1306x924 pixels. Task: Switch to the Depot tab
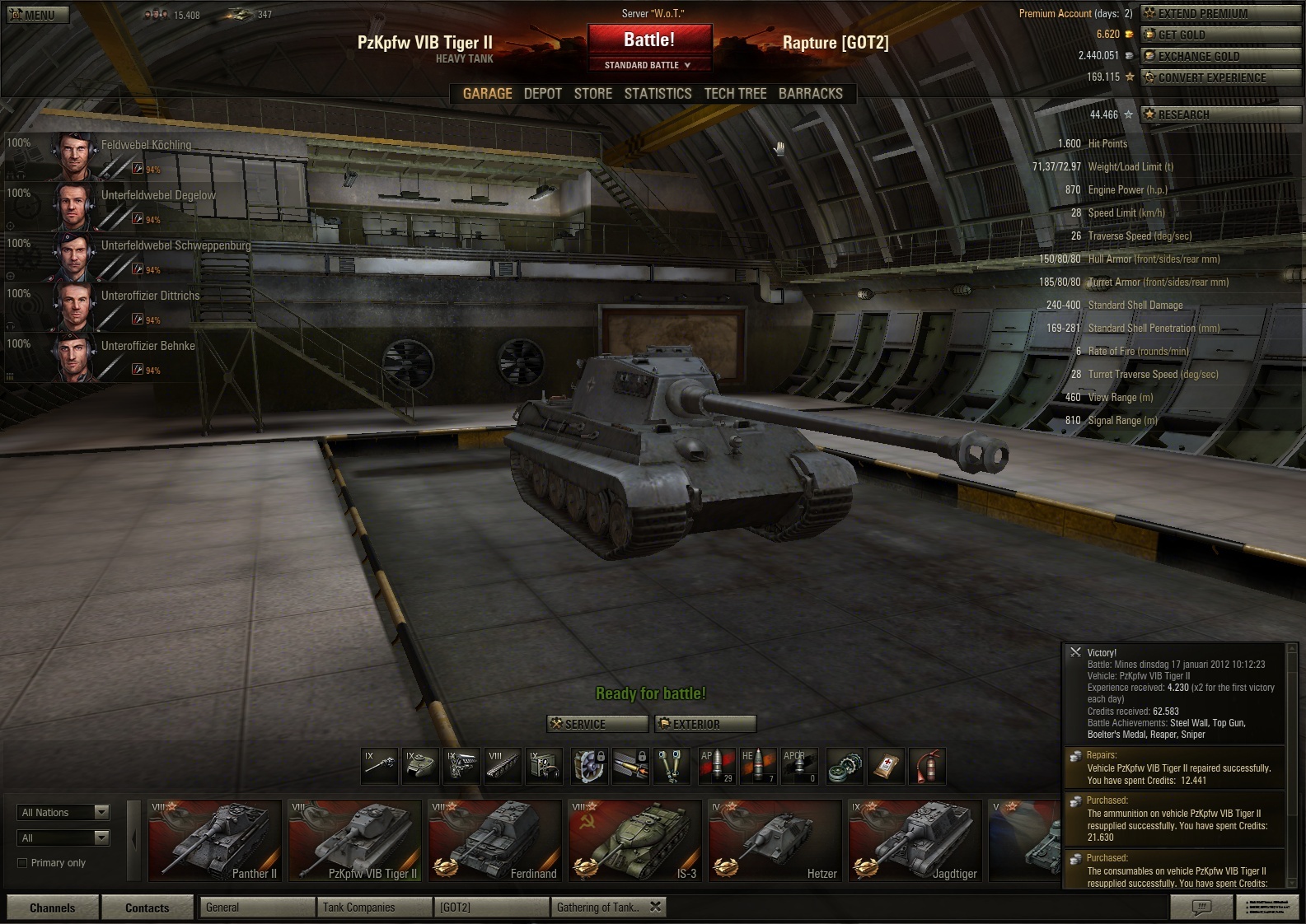pos(543,94)
